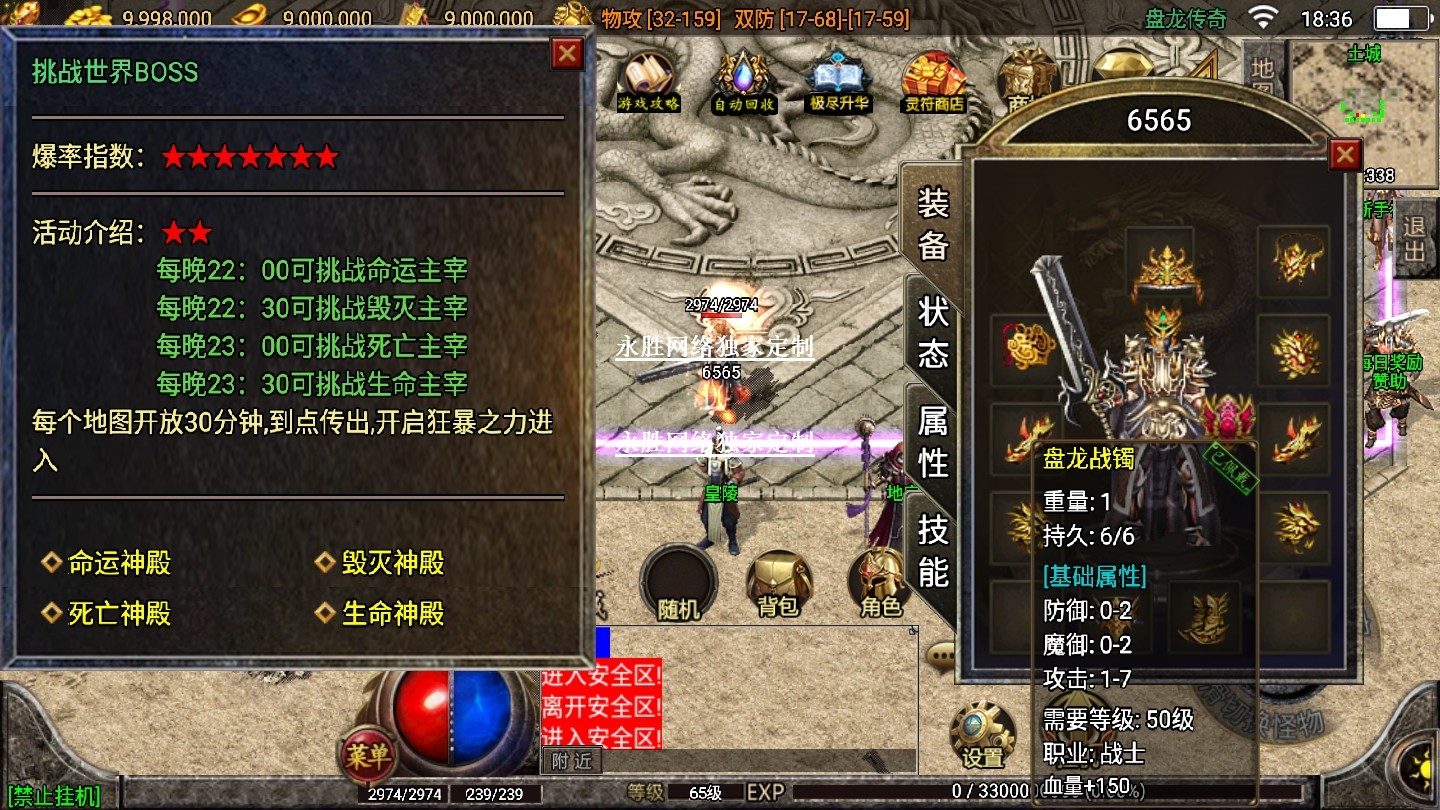The width and height of the screenshot is (1440, 810).
Task: Choose the 毁灭神殿 destination
Action: pyautogui.click(x=393, y=563)
